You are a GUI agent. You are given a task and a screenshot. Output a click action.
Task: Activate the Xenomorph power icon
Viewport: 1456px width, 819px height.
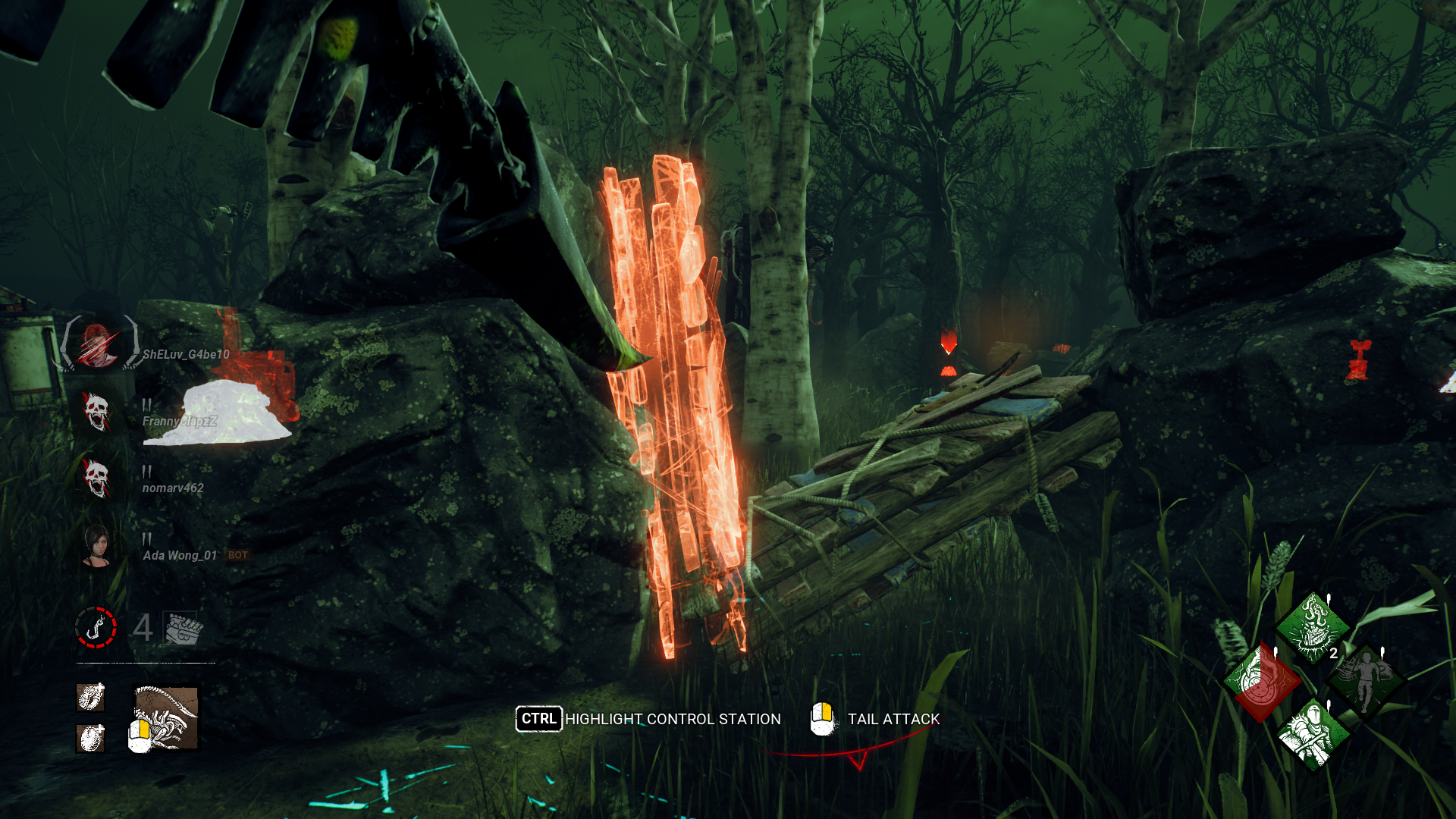click(166, 717)
